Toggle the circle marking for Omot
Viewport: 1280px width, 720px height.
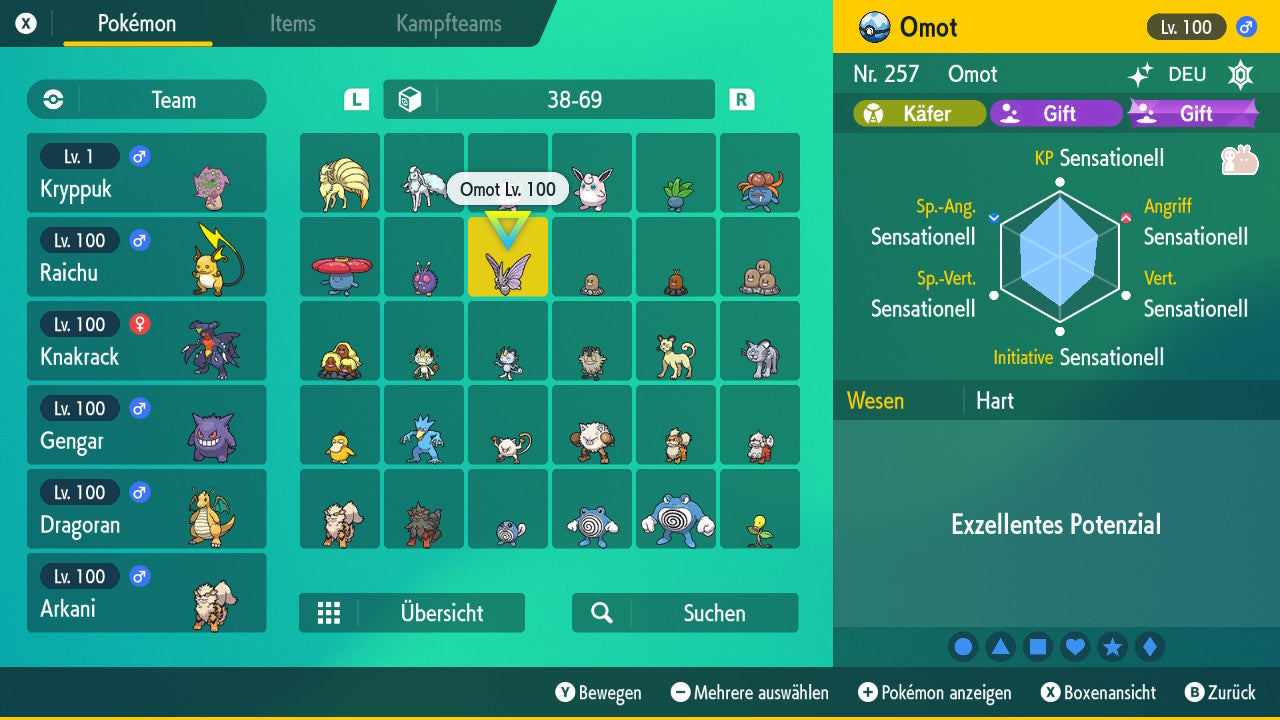(963, 646)
